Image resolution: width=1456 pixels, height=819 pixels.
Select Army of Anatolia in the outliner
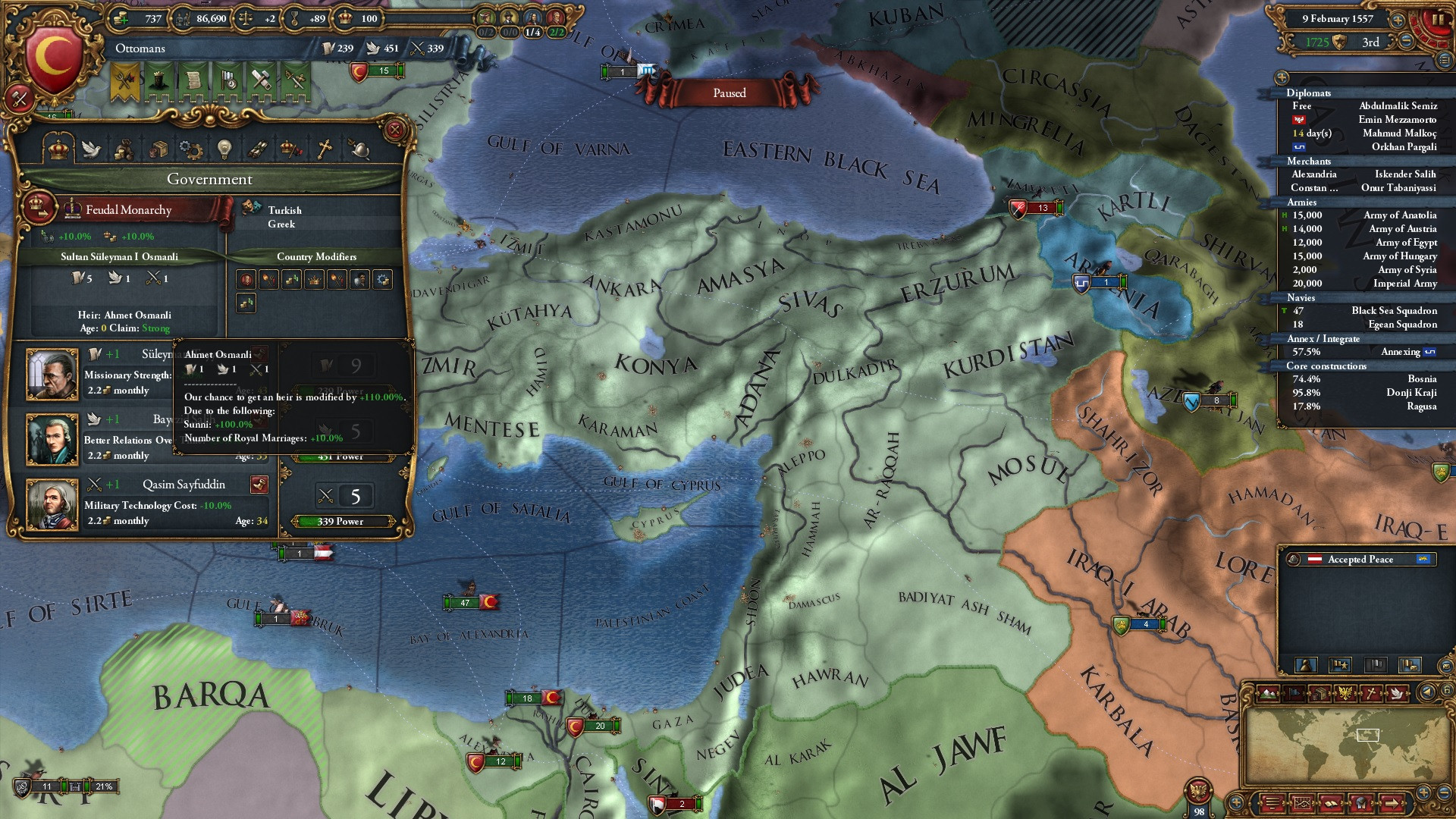[1399, 215]
